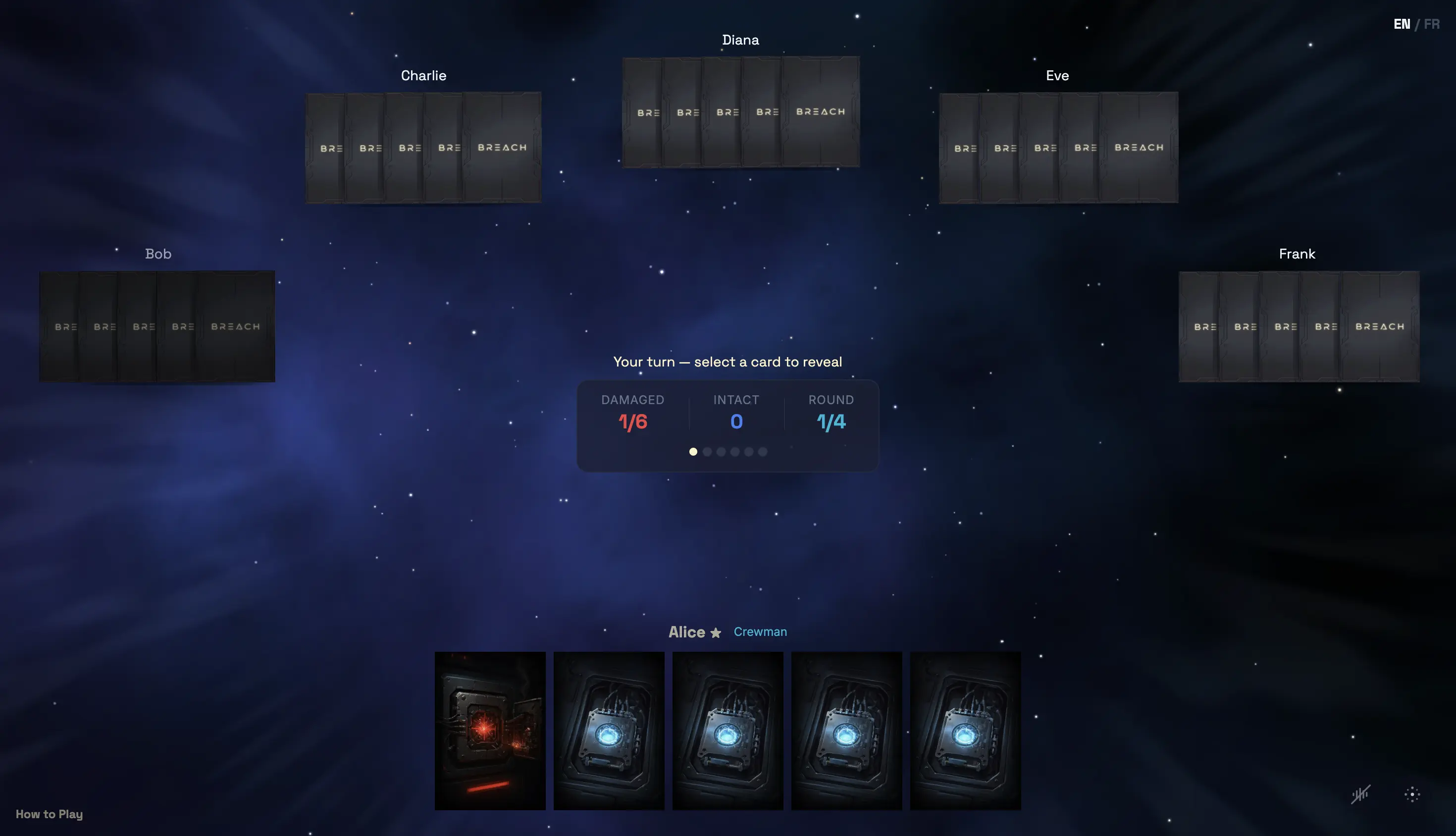Click the star icon next to Alice's name

(715, 633)
